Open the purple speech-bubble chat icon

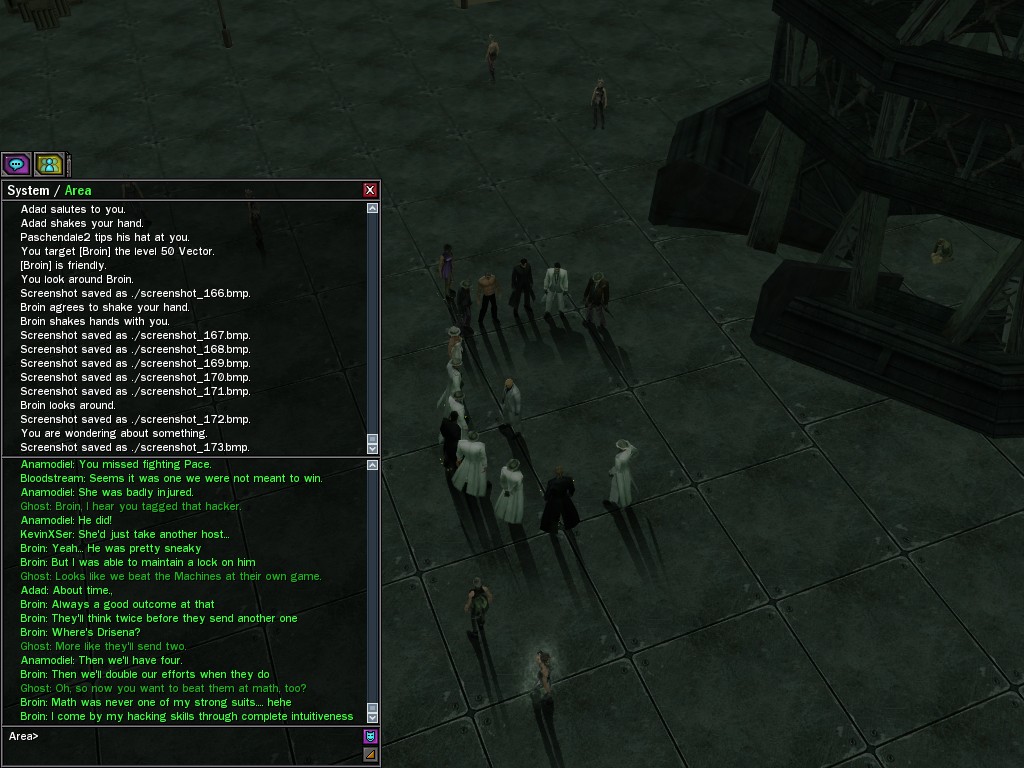click(16, 164)
